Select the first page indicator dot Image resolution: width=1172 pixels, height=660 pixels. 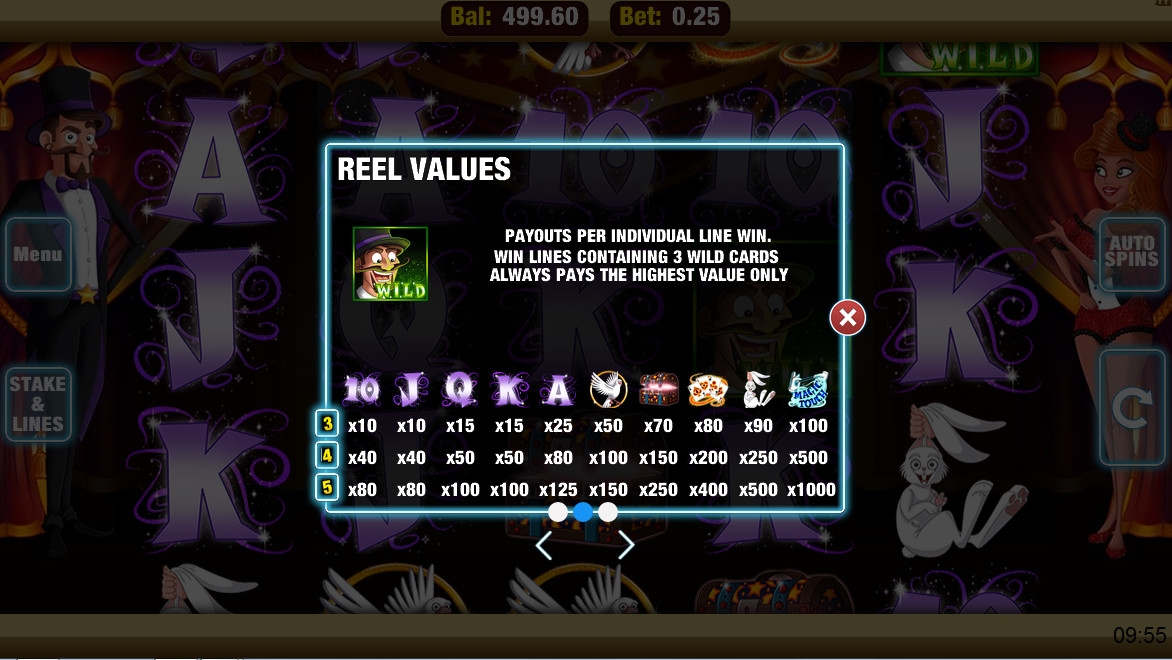pyautogui.click(x=558, y=512)
